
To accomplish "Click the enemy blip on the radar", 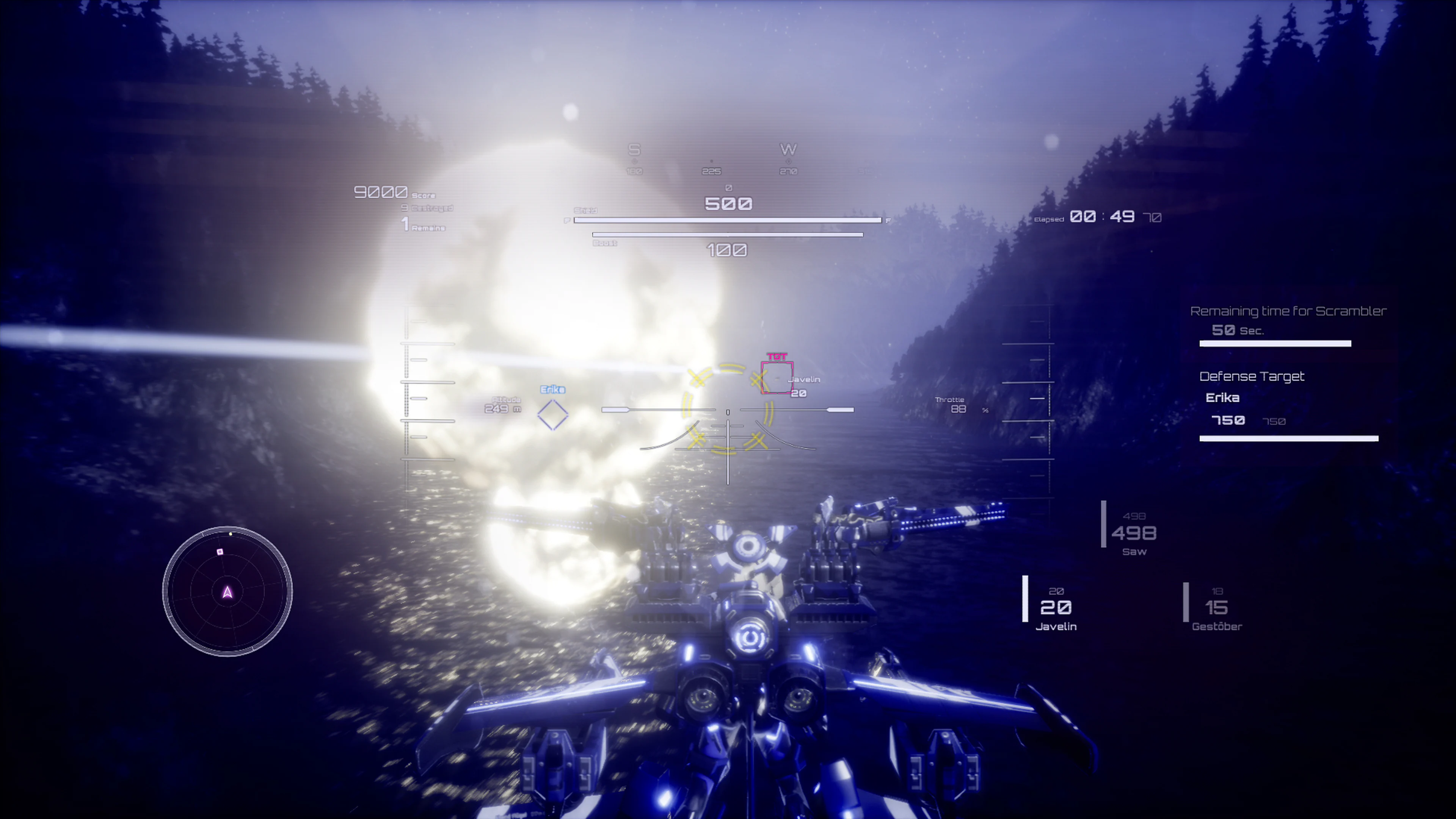I will (x=220, y=551).
